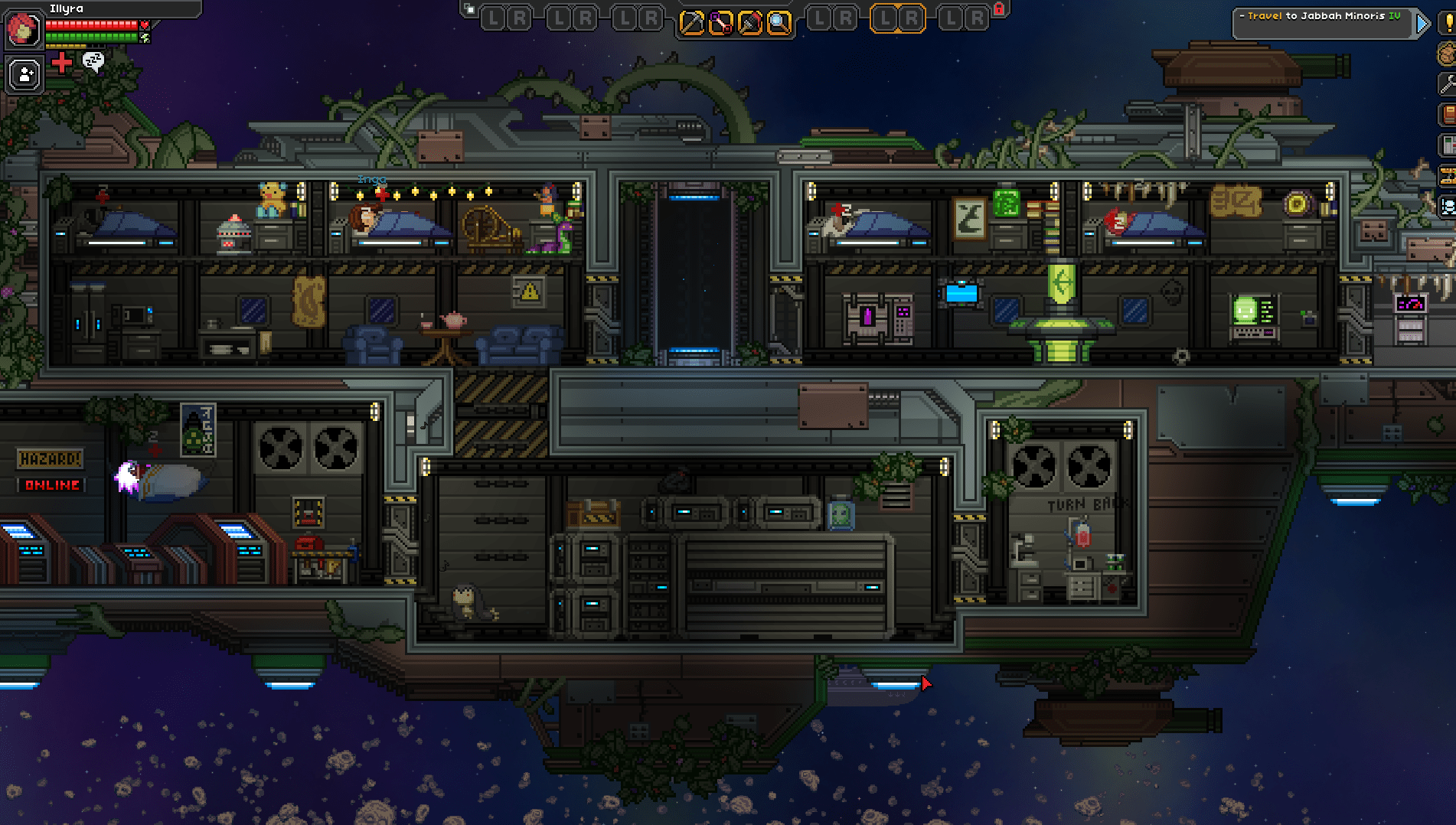1456x825 pixels.
Task: Select the Paint tool in the hotbar
Action: point(749,21)
